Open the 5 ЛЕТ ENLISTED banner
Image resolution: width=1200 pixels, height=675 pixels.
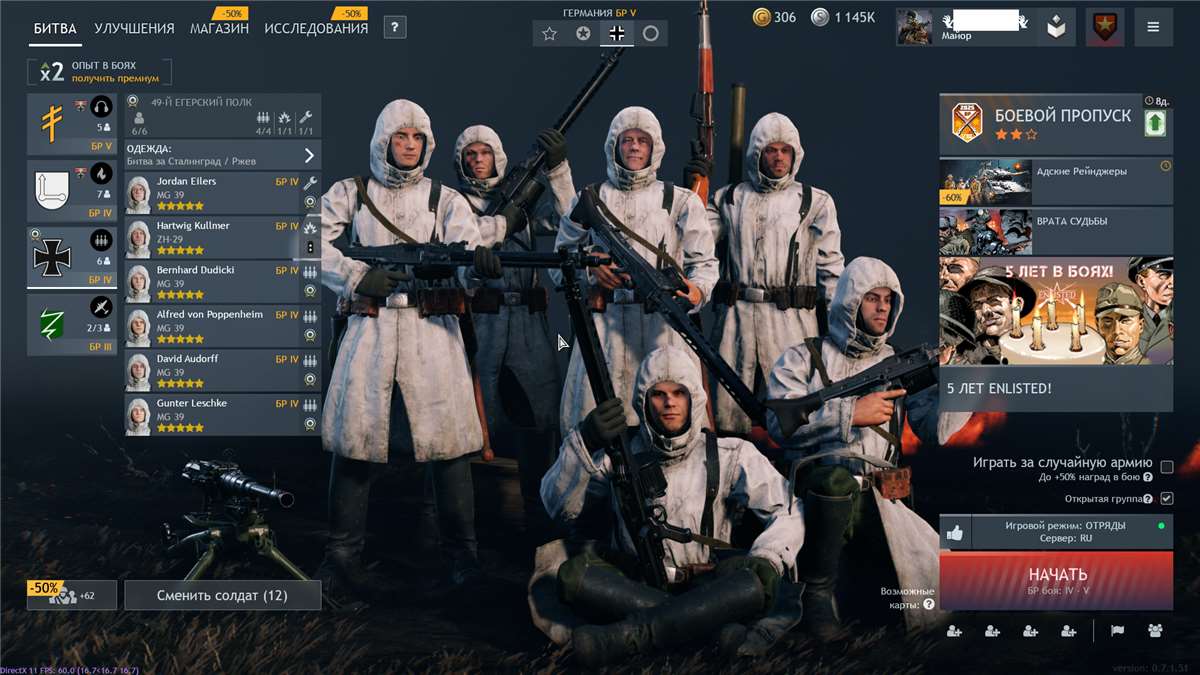1056,334
